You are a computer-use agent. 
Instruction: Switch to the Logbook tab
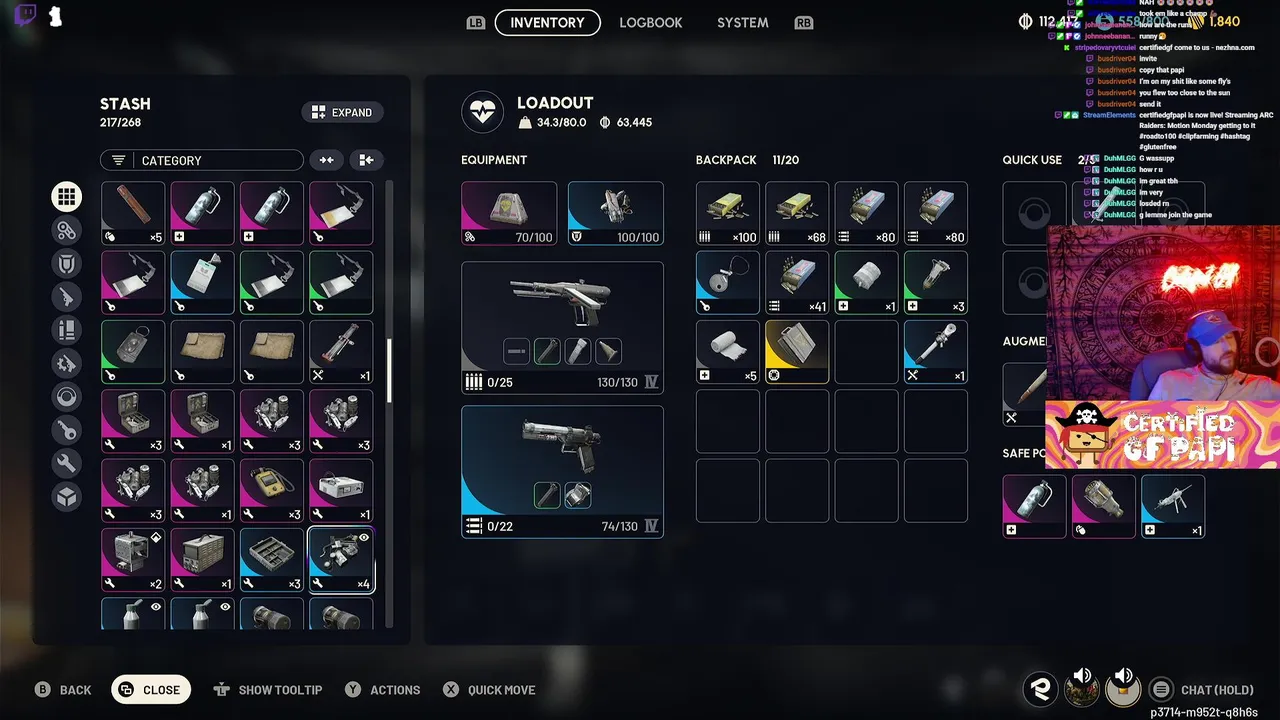click(x=650, y=22)
